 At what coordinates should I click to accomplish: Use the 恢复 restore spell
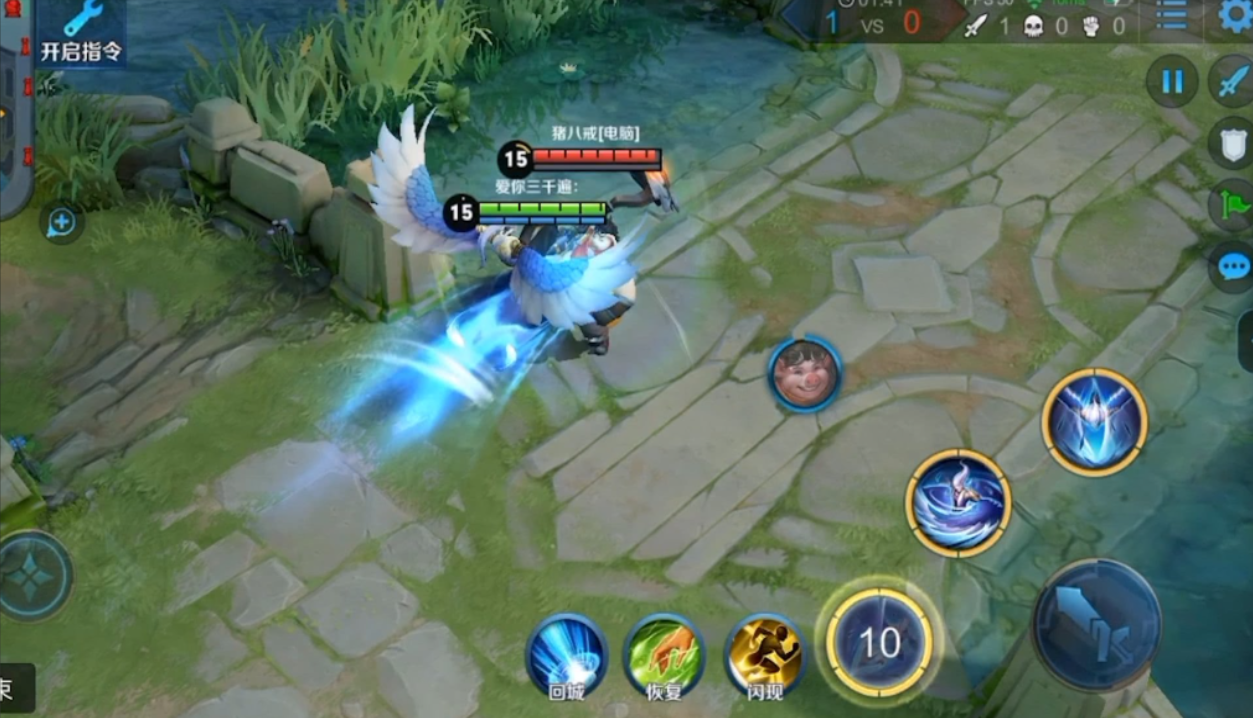(663, 654)
